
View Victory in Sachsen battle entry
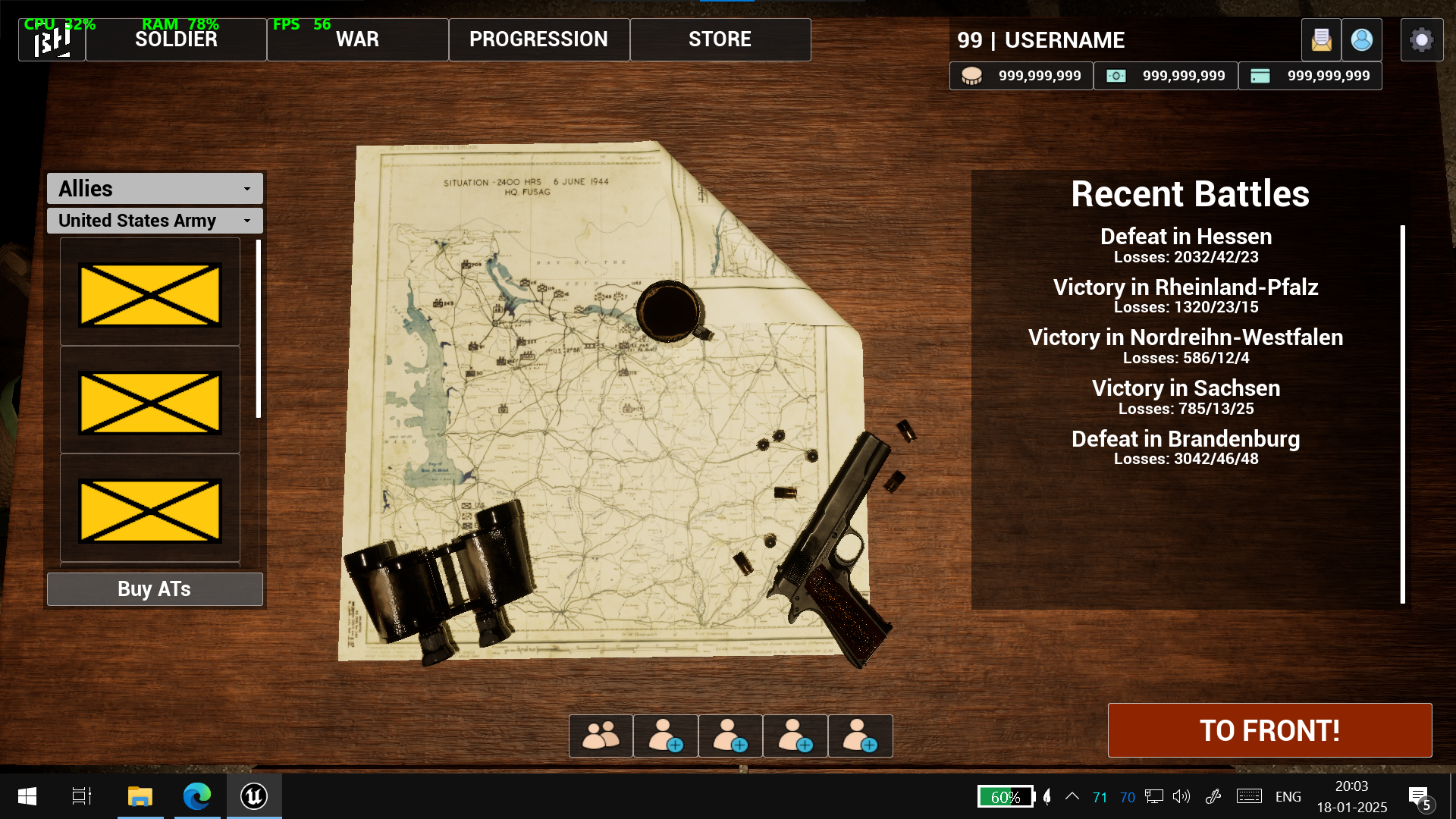tap(1185, 397)
